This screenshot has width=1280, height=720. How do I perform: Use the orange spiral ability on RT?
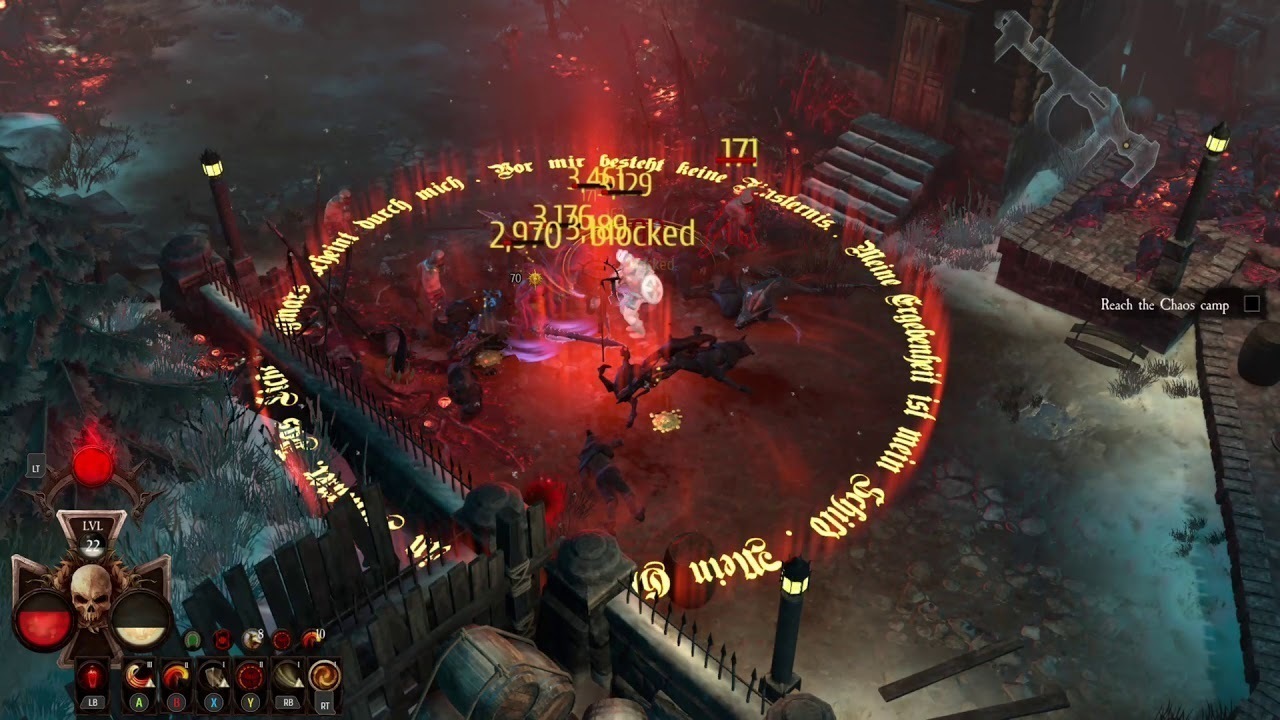(323, 675)
